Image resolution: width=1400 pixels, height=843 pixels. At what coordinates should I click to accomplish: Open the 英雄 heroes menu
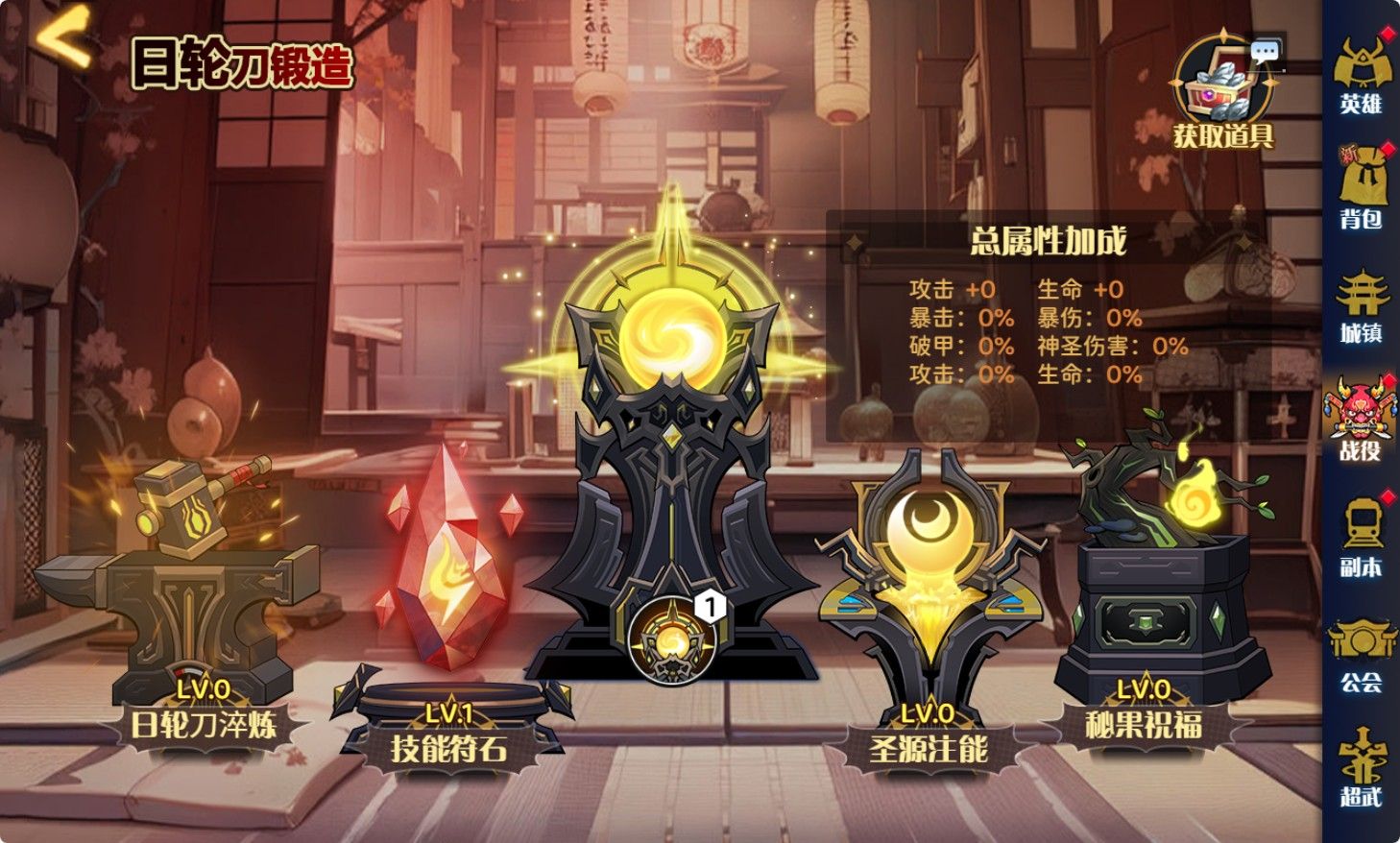[1361, 75]
